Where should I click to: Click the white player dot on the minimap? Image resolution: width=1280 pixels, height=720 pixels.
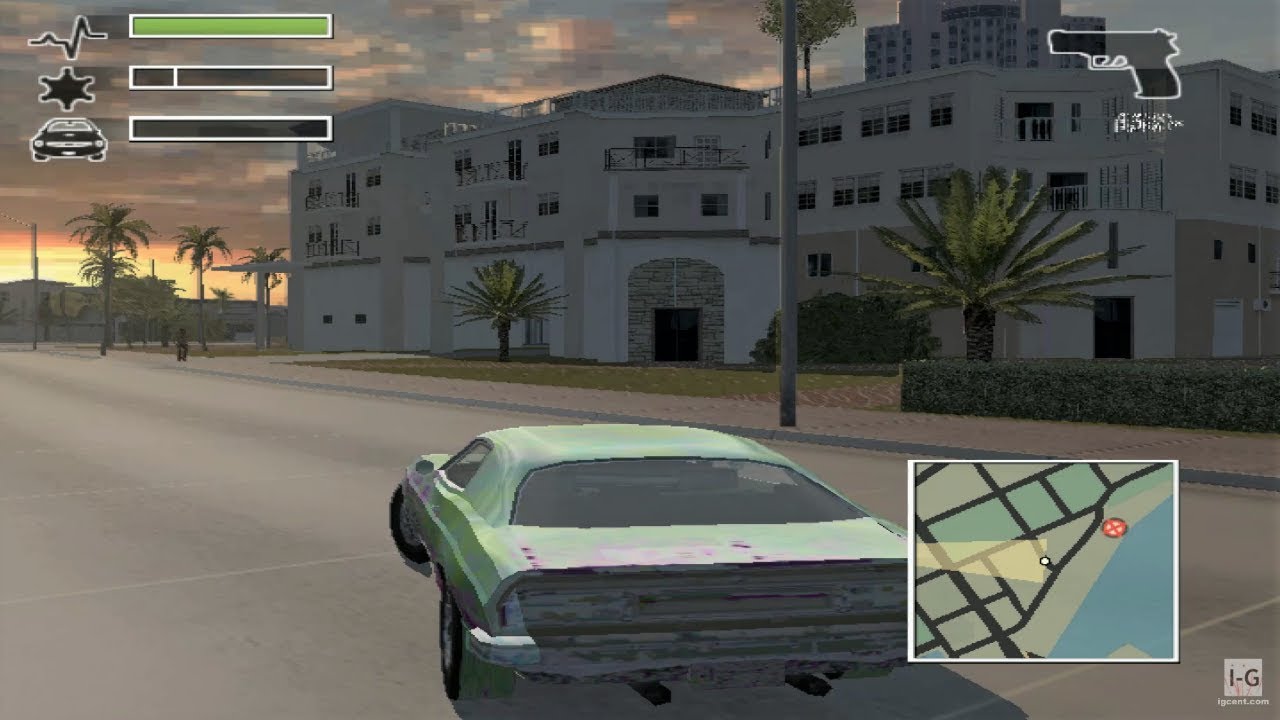click(x=1044, y=563)
